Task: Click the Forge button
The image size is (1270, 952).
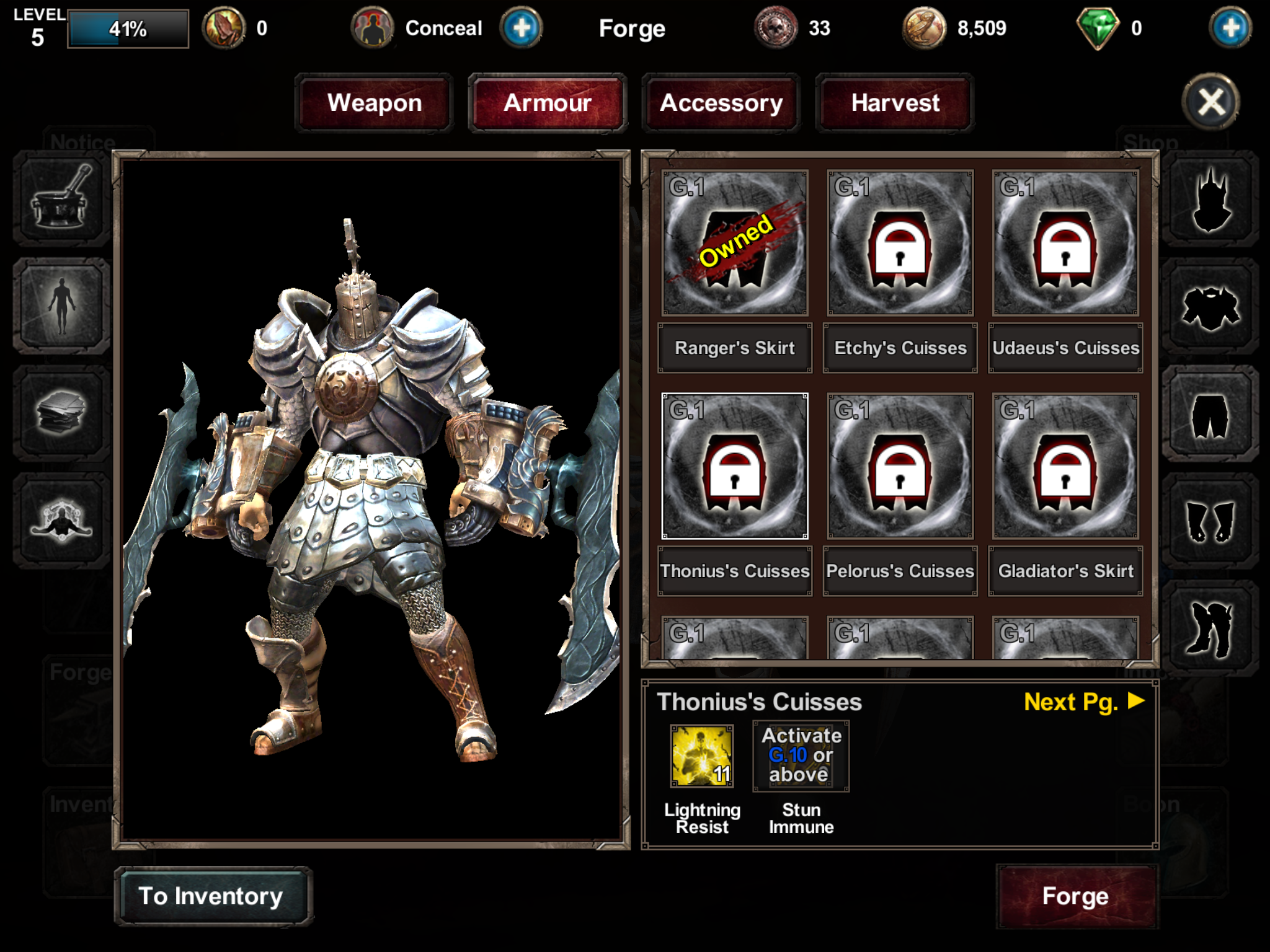Action: (x=1076, y=896)
